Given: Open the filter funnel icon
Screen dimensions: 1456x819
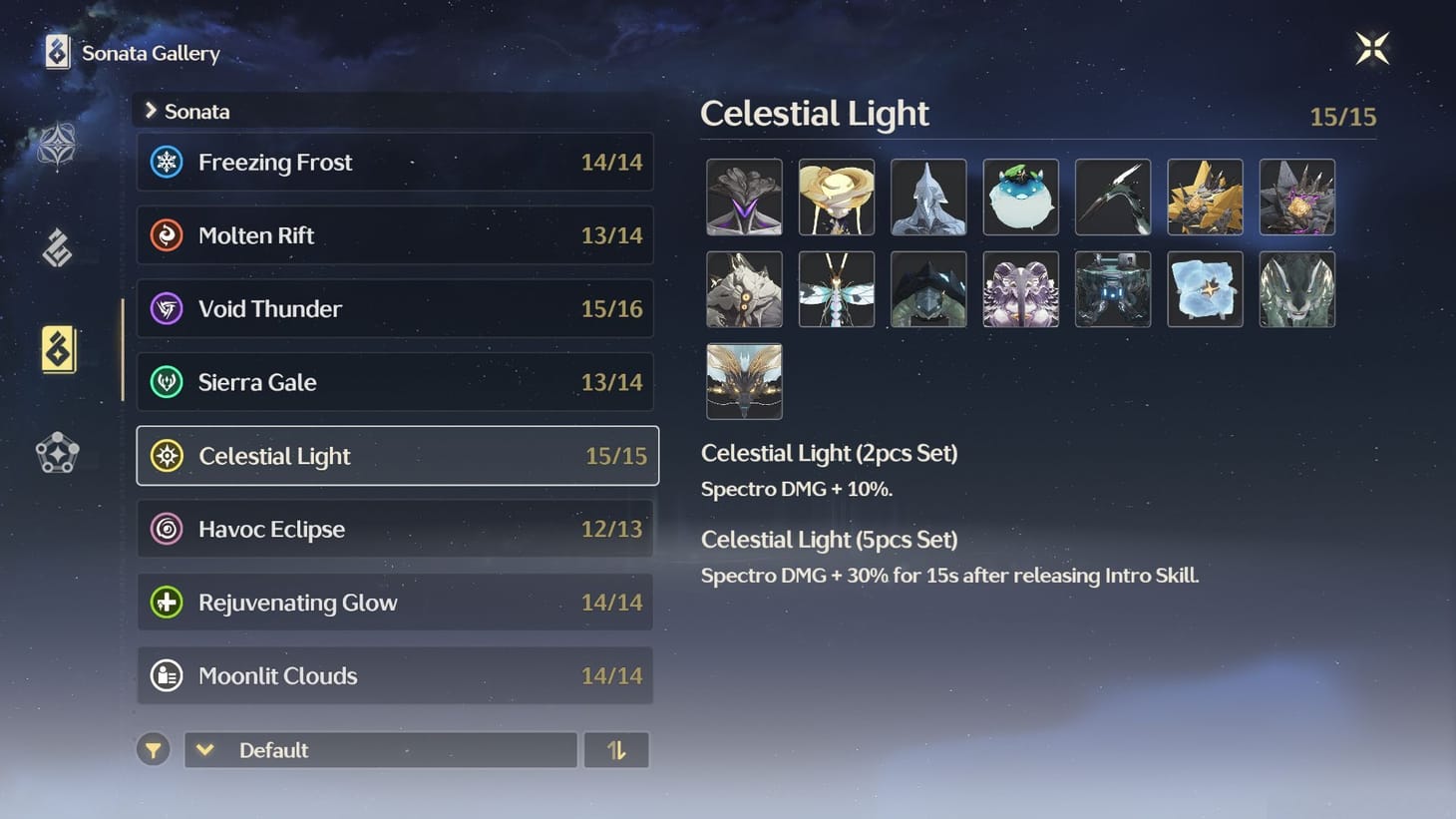Looking at the screenshot, I should coord(153,749).
